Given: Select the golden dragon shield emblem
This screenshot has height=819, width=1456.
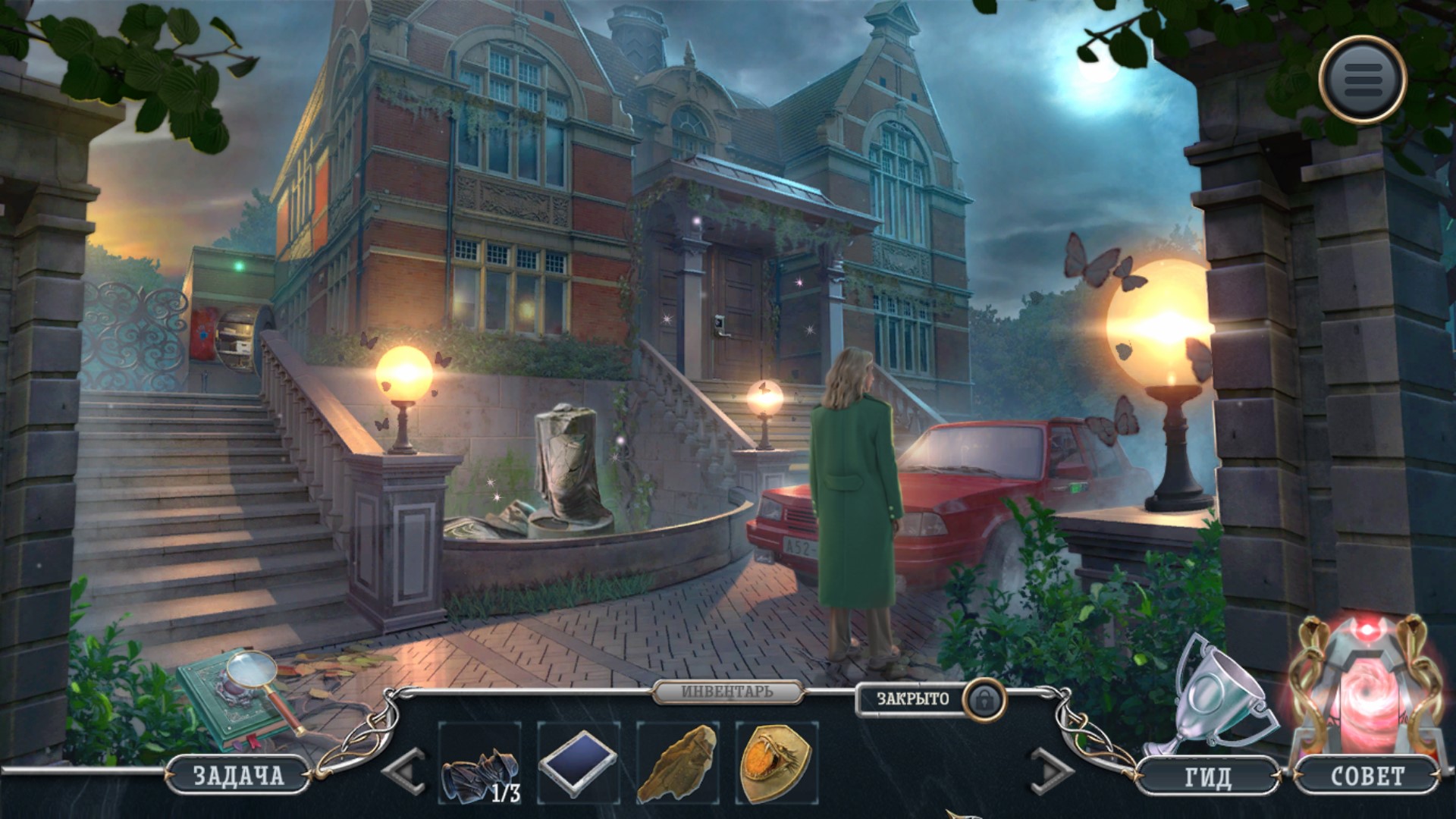Looking at the screenshot, I should [x=777, y=763].
